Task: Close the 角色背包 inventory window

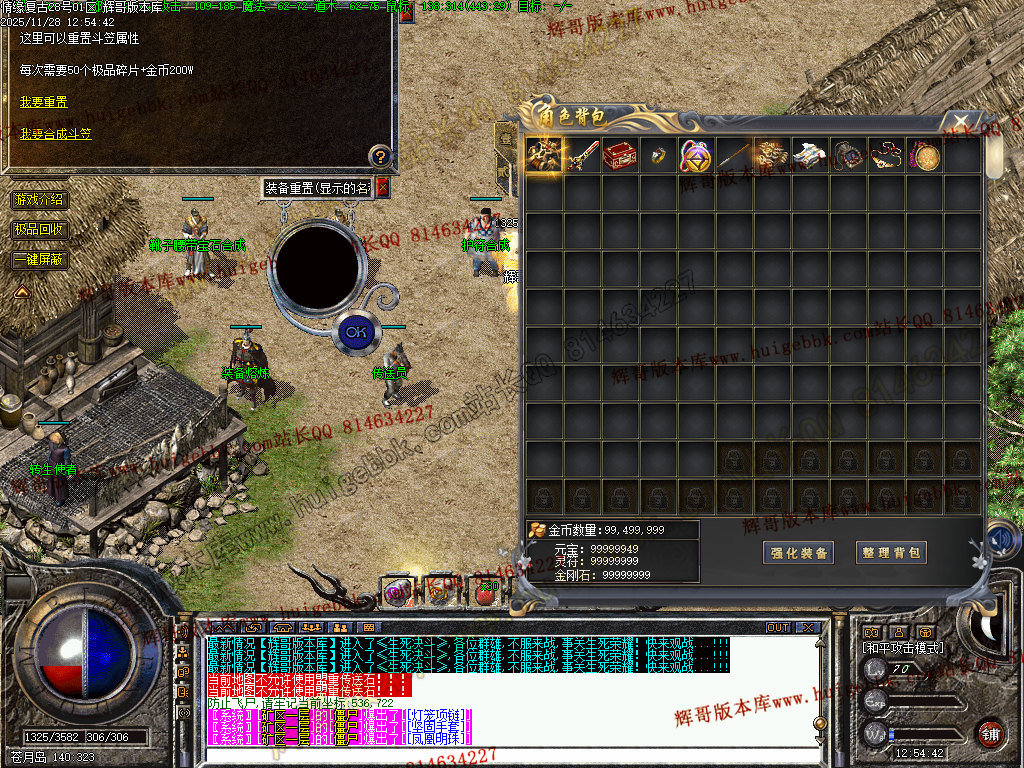Action: [x=961, y=121]
